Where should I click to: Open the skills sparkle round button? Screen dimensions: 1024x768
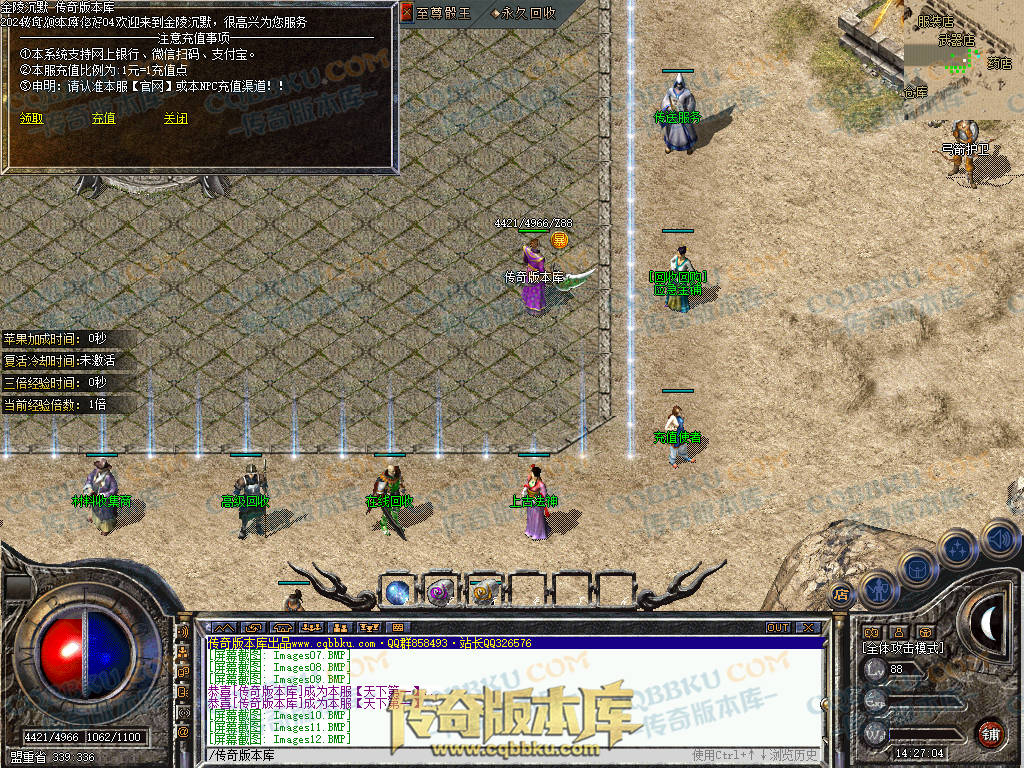(x=958, y=547)
